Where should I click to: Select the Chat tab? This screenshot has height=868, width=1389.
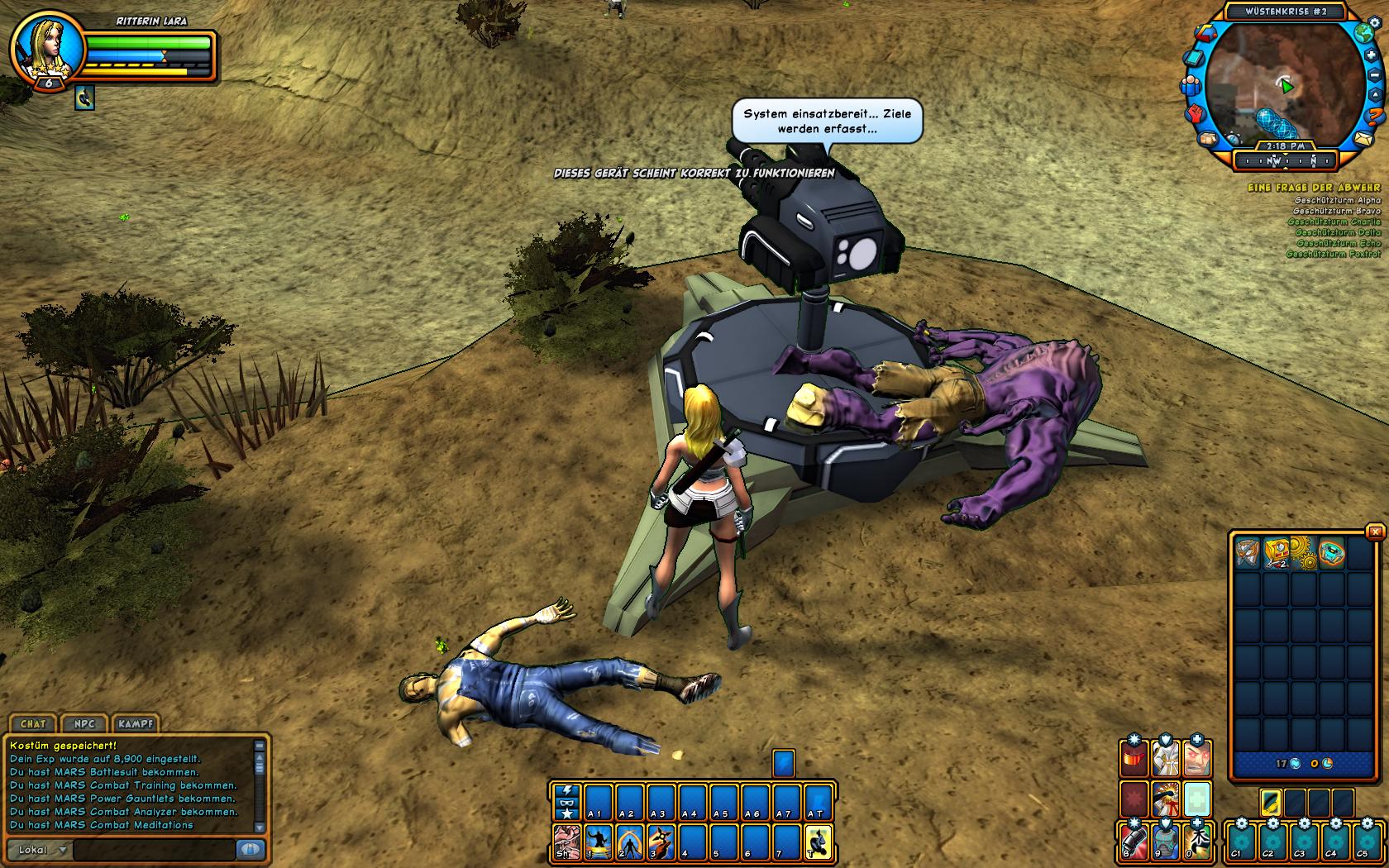point(33,723)
